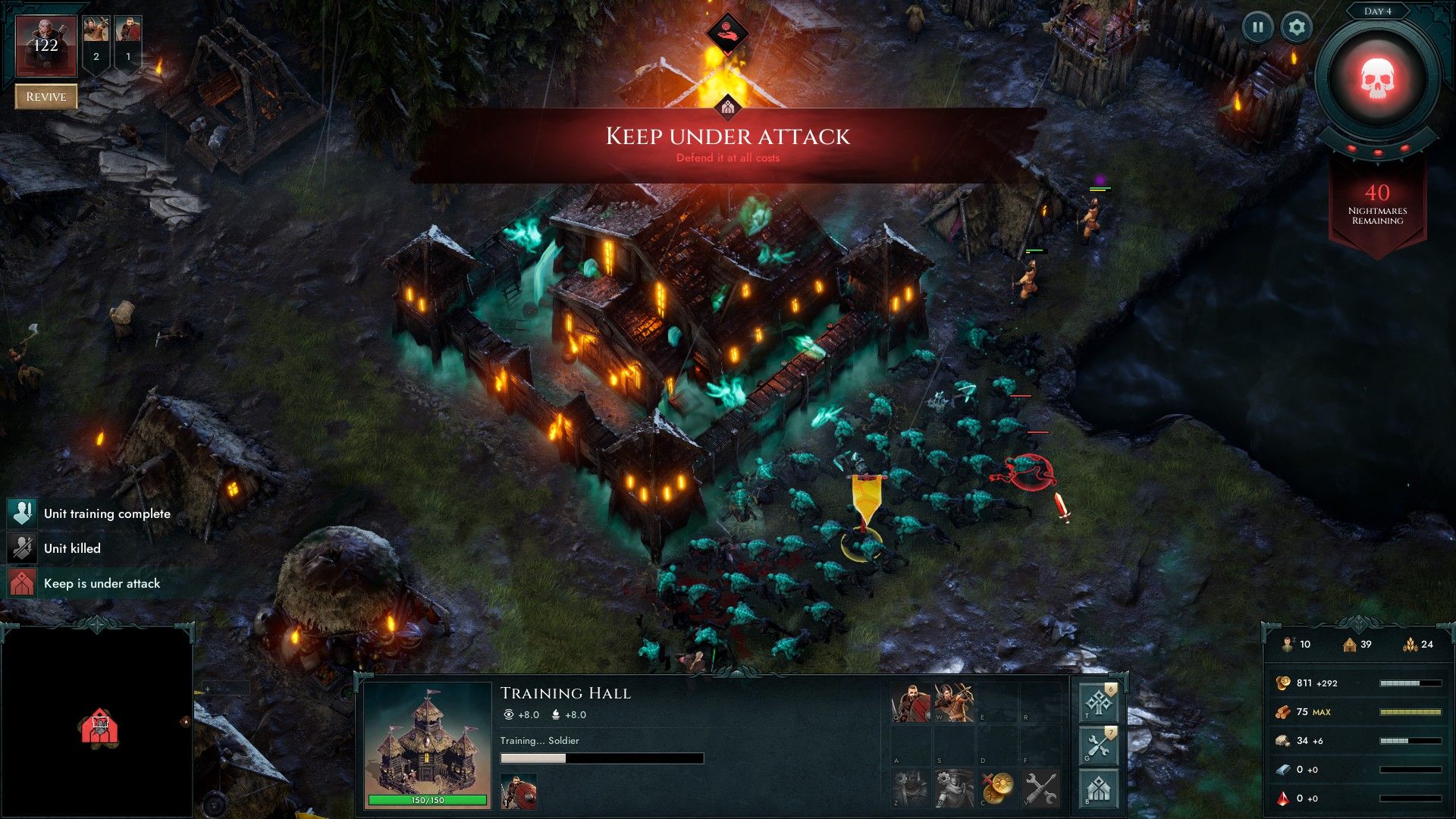Train an Archer with the bow icon

(x=954, y=703)
